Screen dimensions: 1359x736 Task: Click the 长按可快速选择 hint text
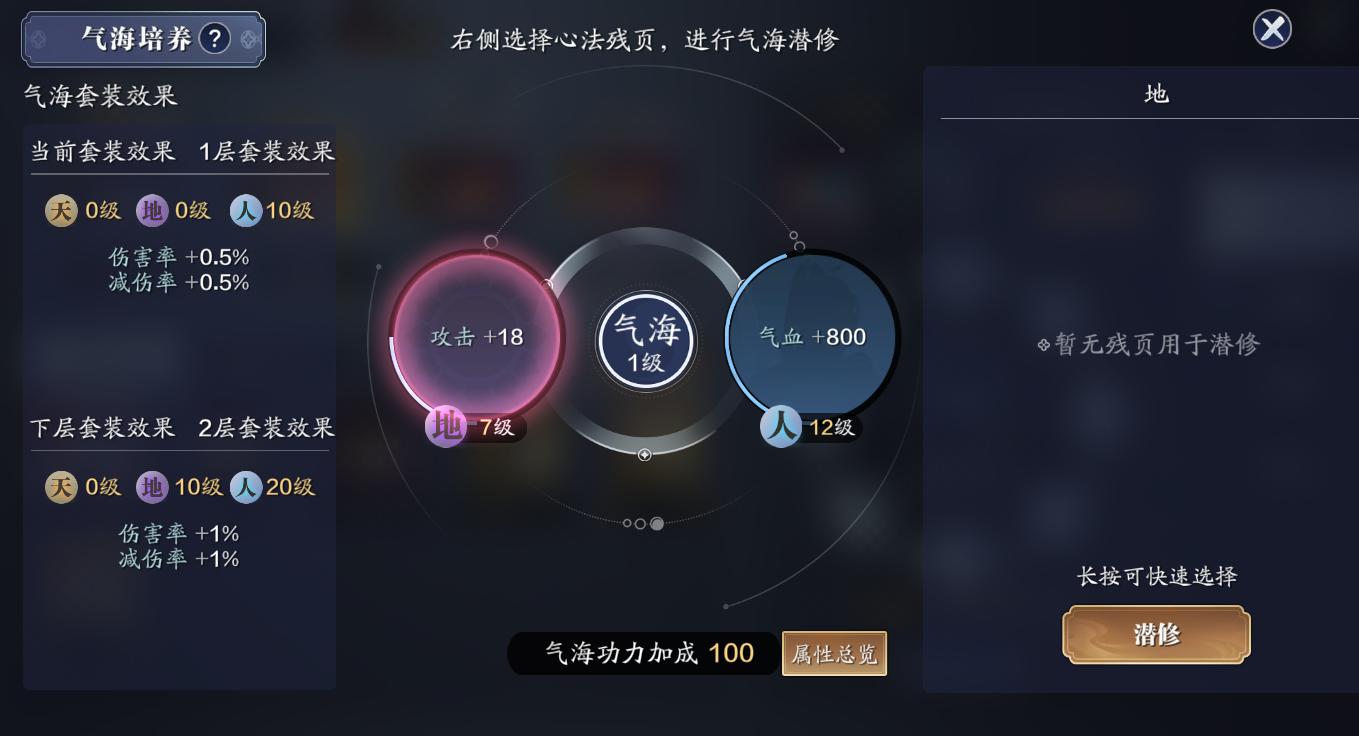click(x=1155, y=573)
